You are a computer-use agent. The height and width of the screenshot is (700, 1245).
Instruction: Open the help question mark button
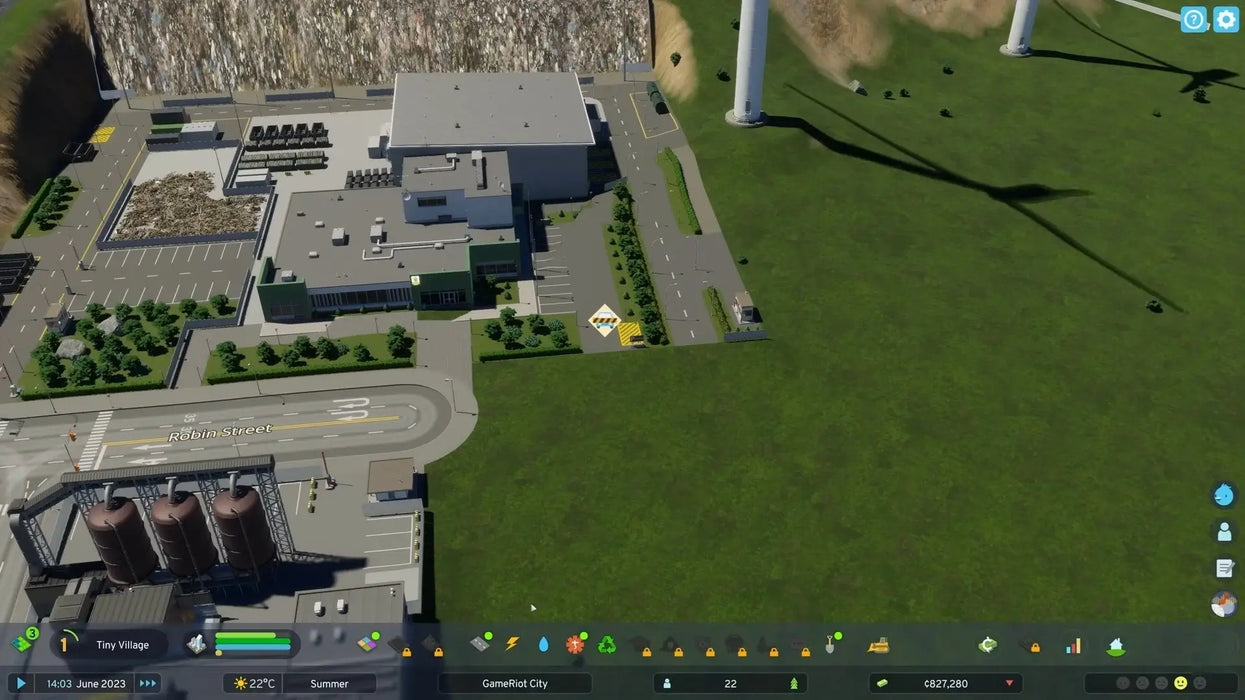(1193, 19)
